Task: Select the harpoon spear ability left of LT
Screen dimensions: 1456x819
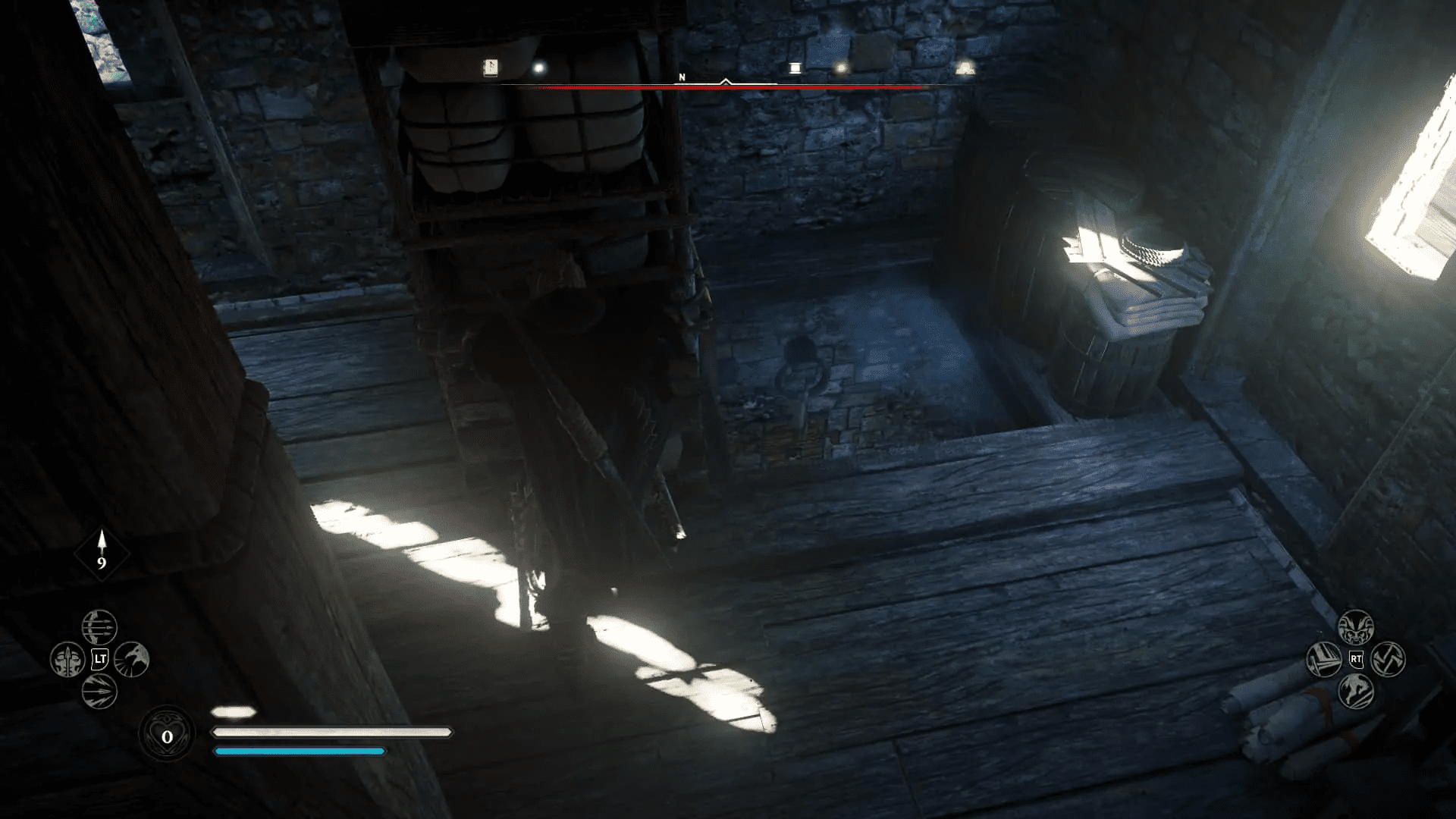Action: point(67,658)
